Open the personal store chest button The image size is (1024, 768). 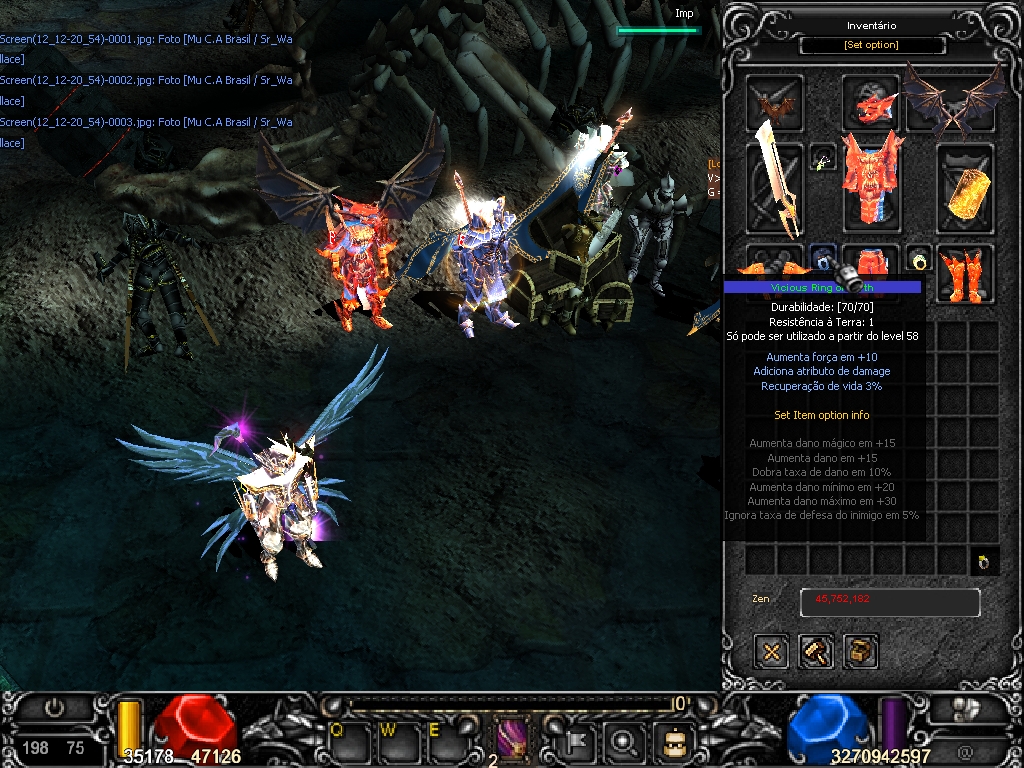[x=860, y=652]
